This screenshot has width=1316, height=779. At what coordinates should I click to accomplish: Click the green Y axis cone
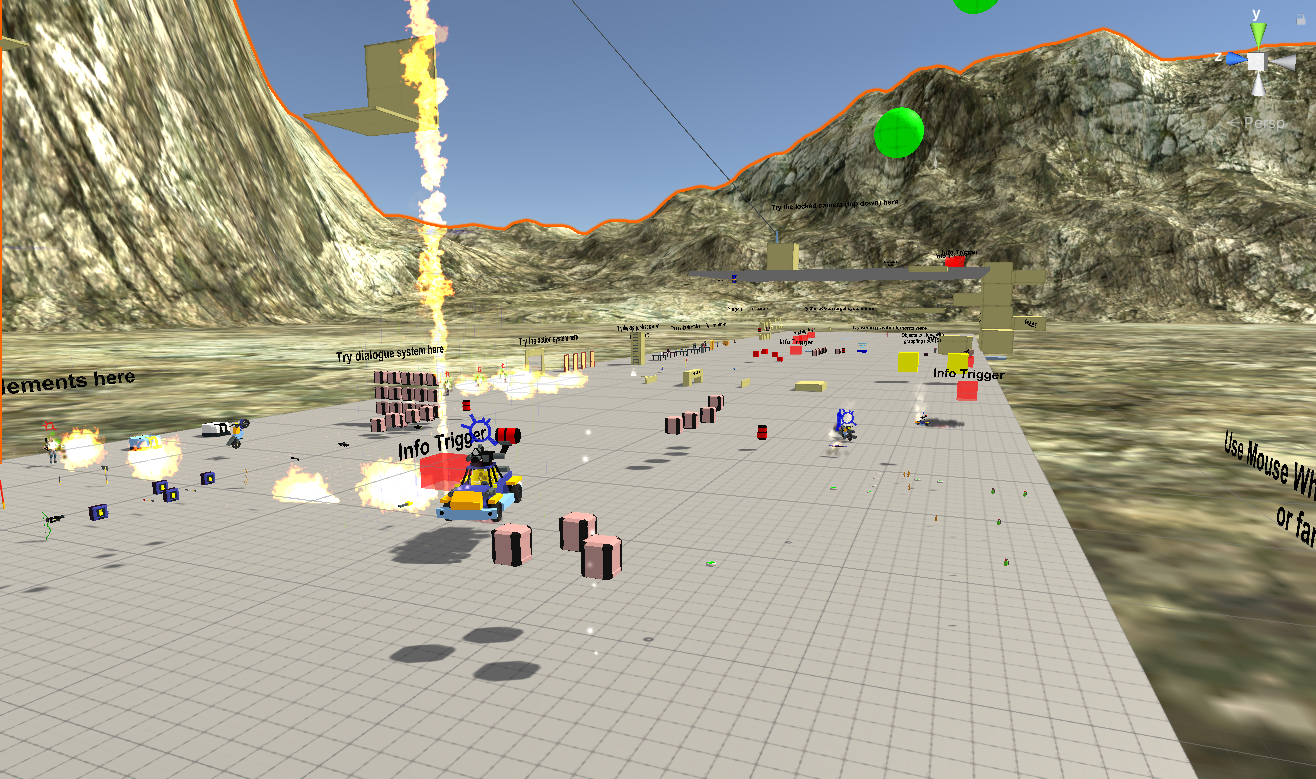pos(1257,32)
